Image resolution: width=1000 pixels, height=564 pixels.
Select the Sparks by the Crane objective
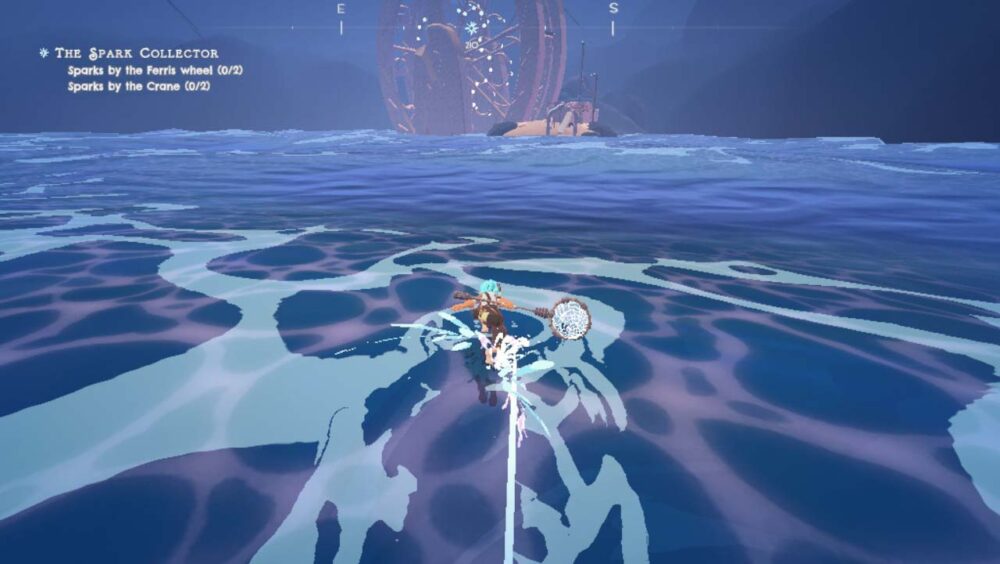click(138, 86)
